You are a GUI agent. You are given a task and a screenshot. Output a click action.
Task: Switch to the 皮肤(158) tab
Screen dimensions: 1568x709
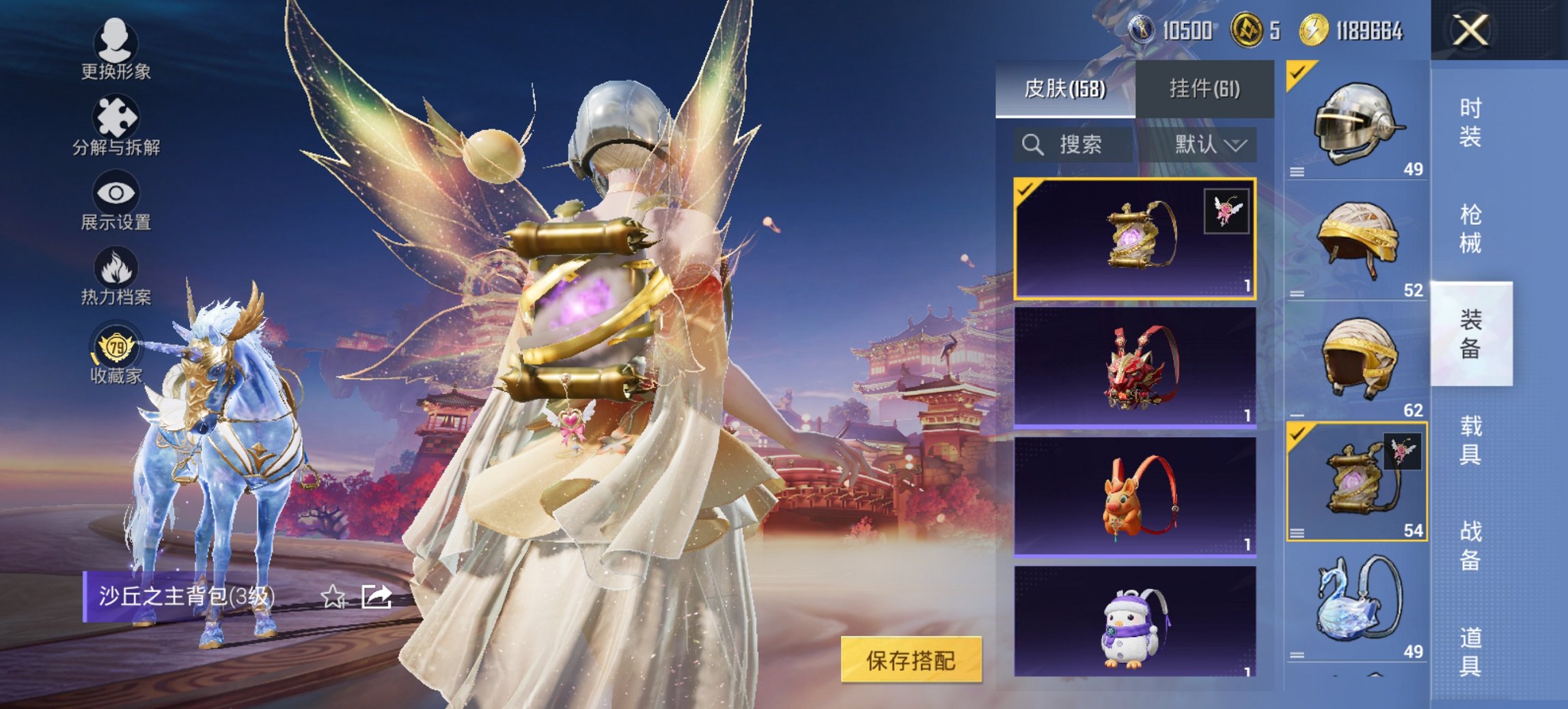coord(1068,88)
